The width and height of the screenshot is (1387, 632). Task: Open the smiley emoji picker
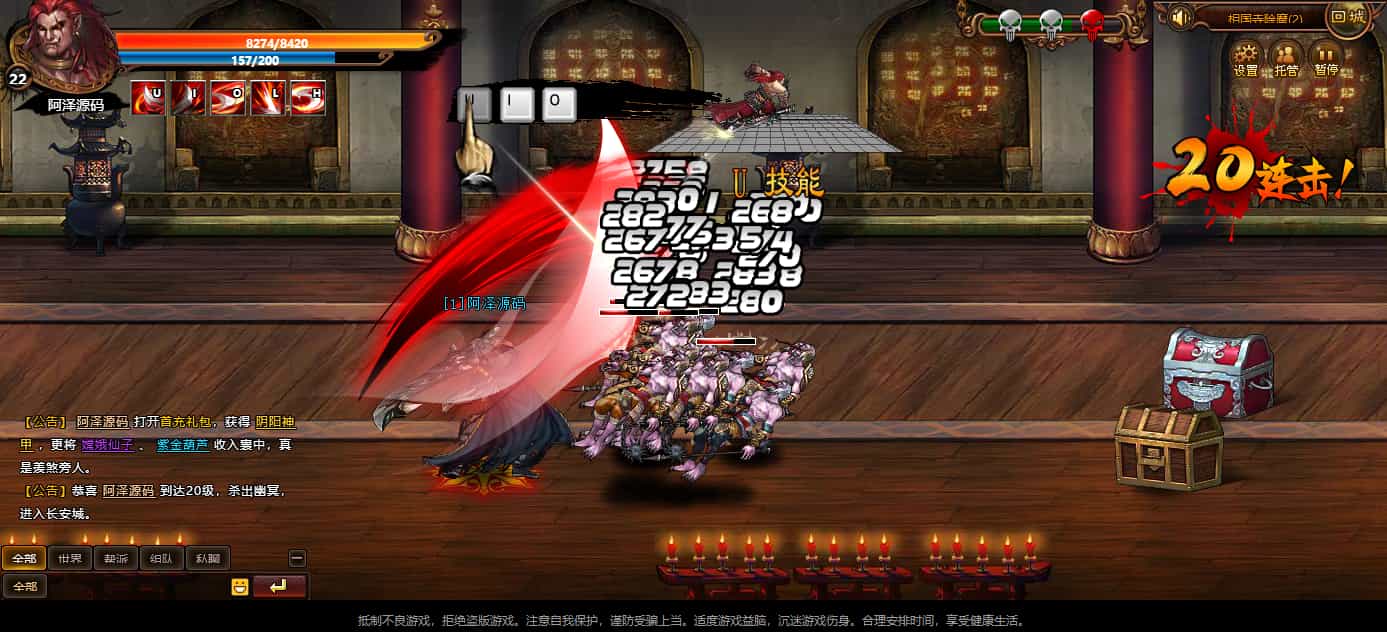(239, 587)
